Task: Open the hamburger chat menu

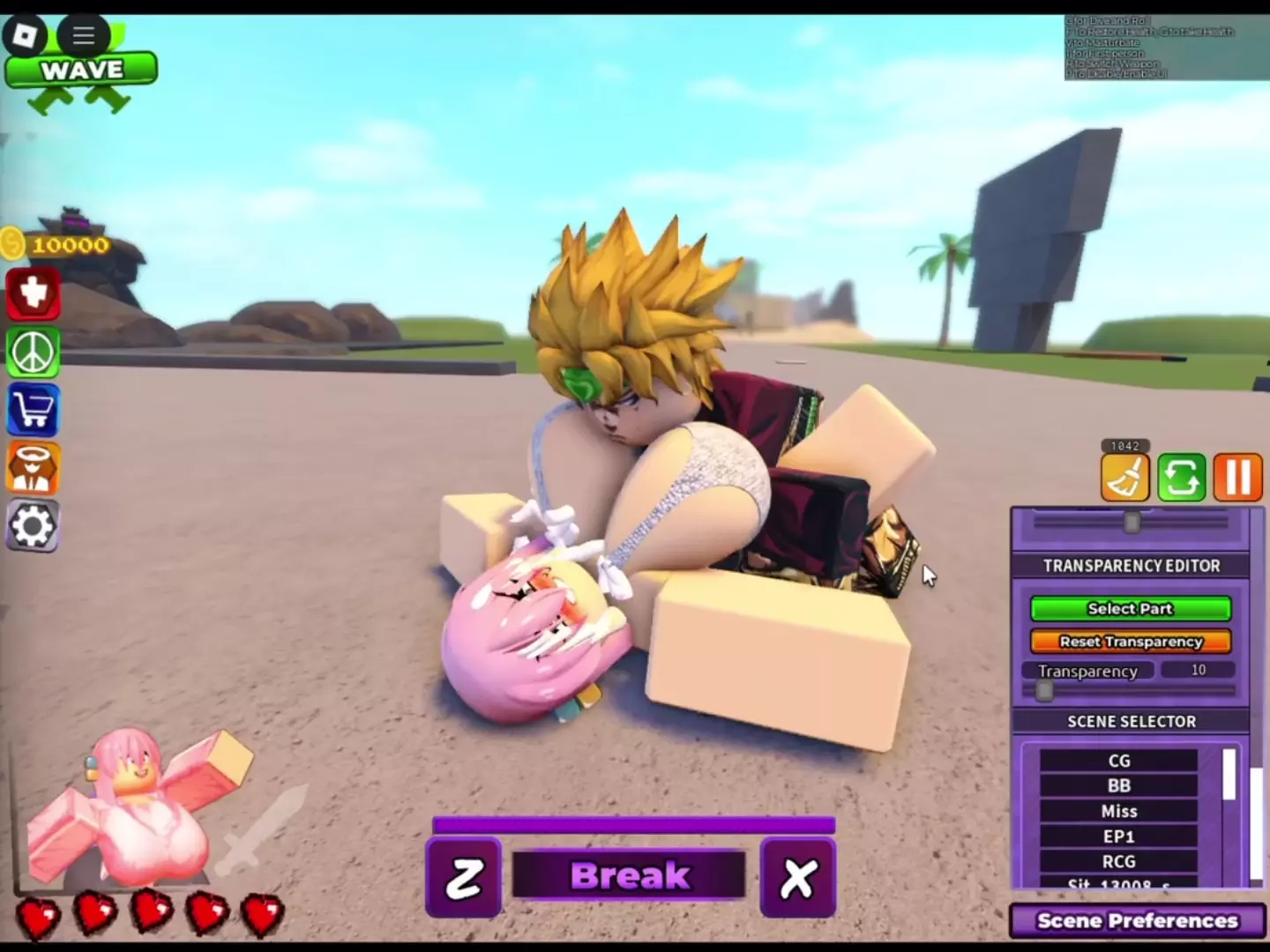Action: (84, 35)
